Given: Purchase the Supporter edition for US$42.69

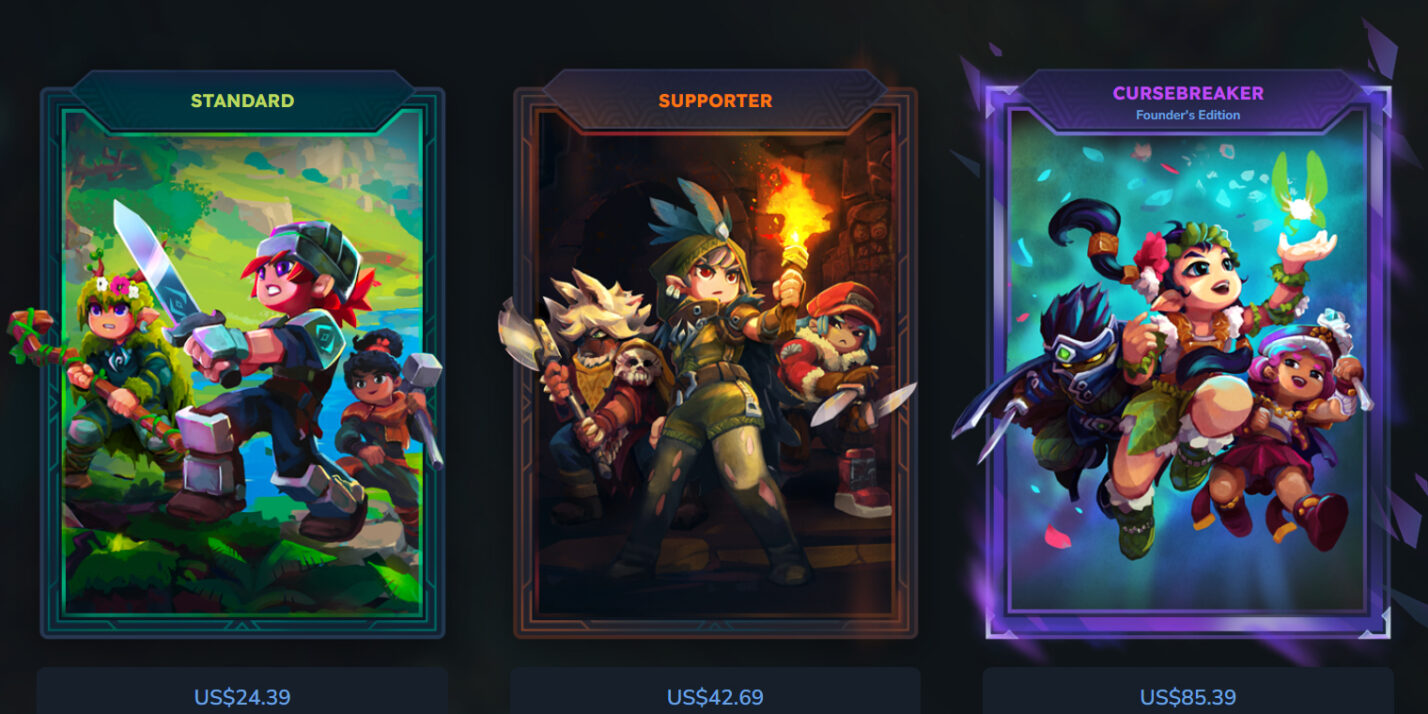Looking at the screenshot, I should point(715,696).
